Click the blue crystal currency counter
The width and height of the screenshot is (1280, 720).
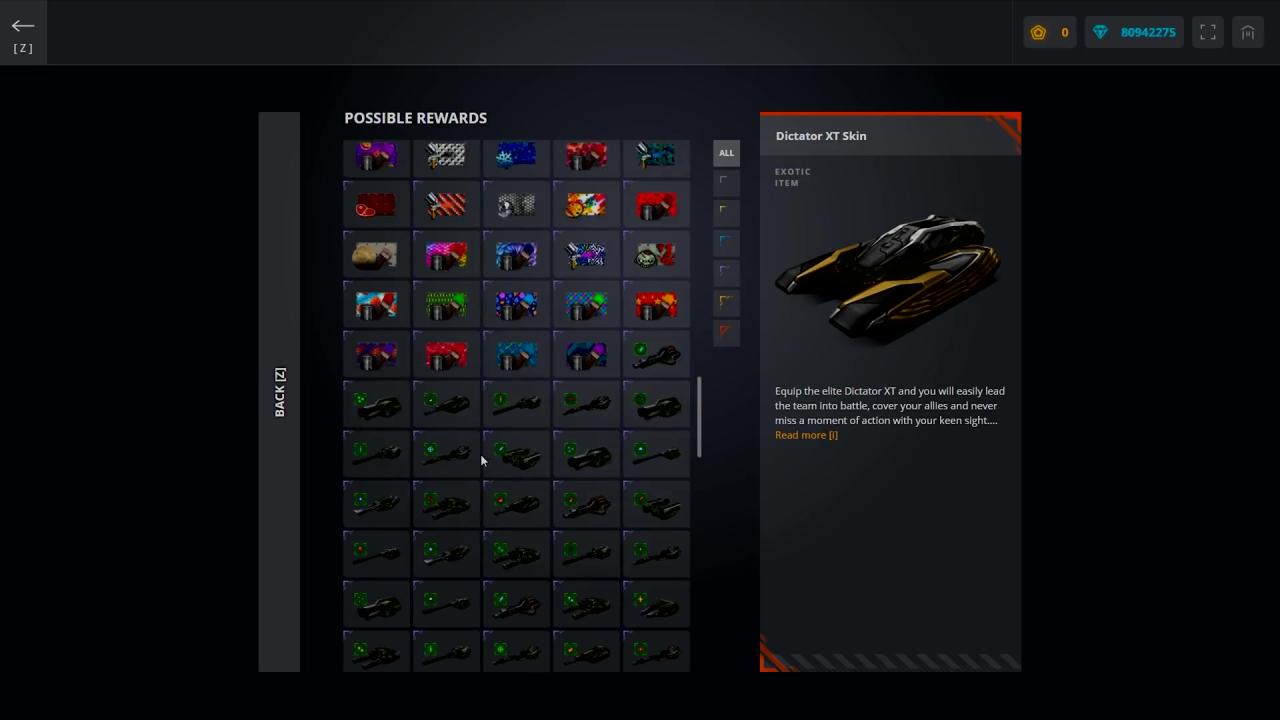(x=1134, y=33)
